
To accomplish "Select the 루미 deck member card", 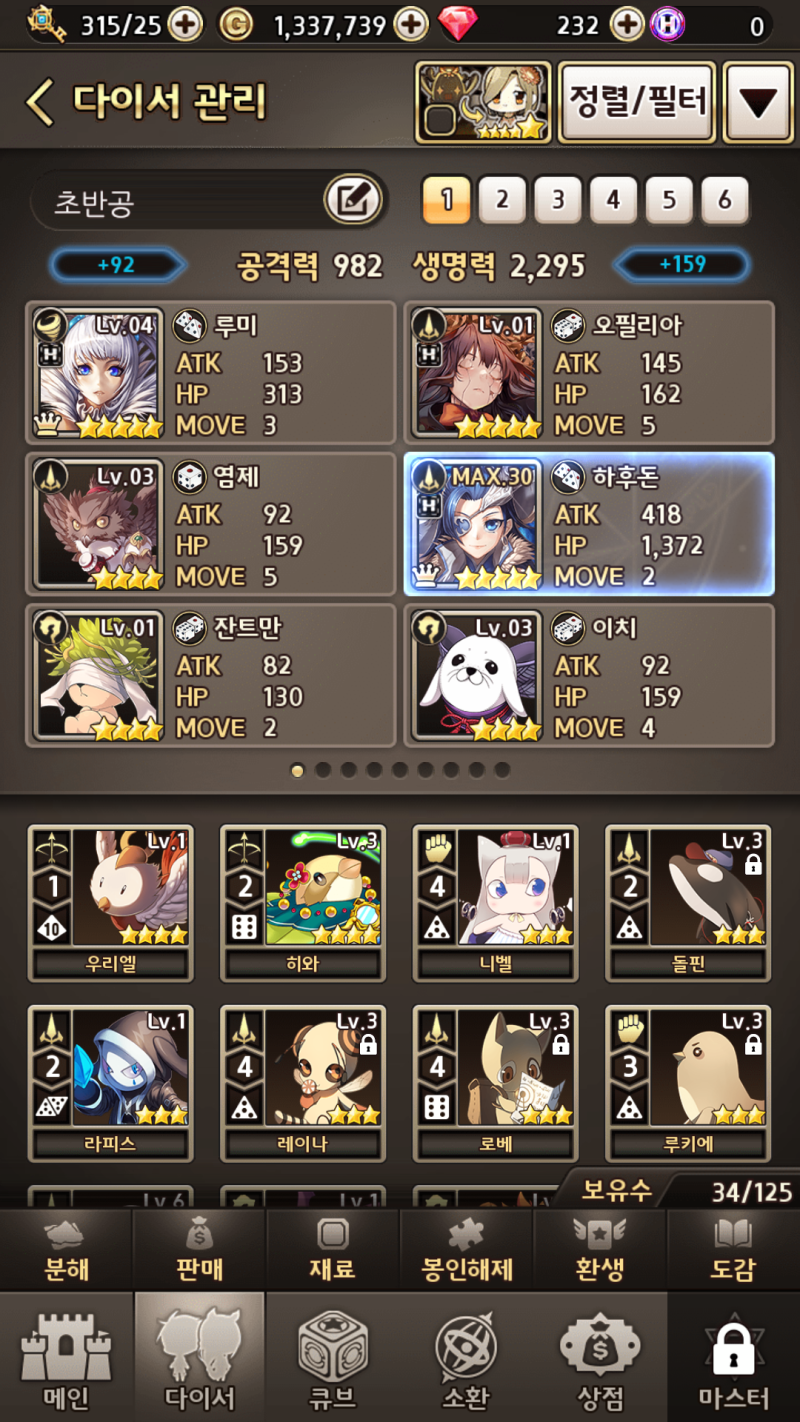I will coord(210,373).
